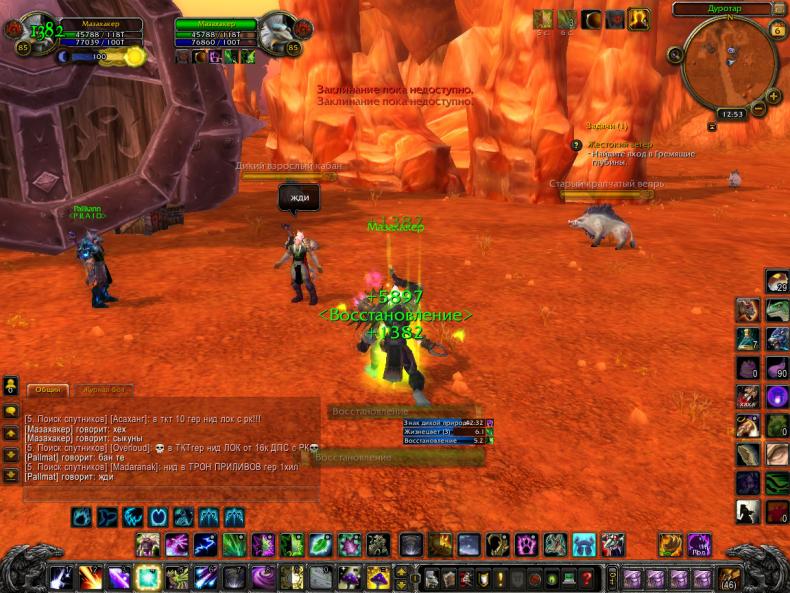
Task: Click the crescent moon buff icon
Action: [591, 19]
